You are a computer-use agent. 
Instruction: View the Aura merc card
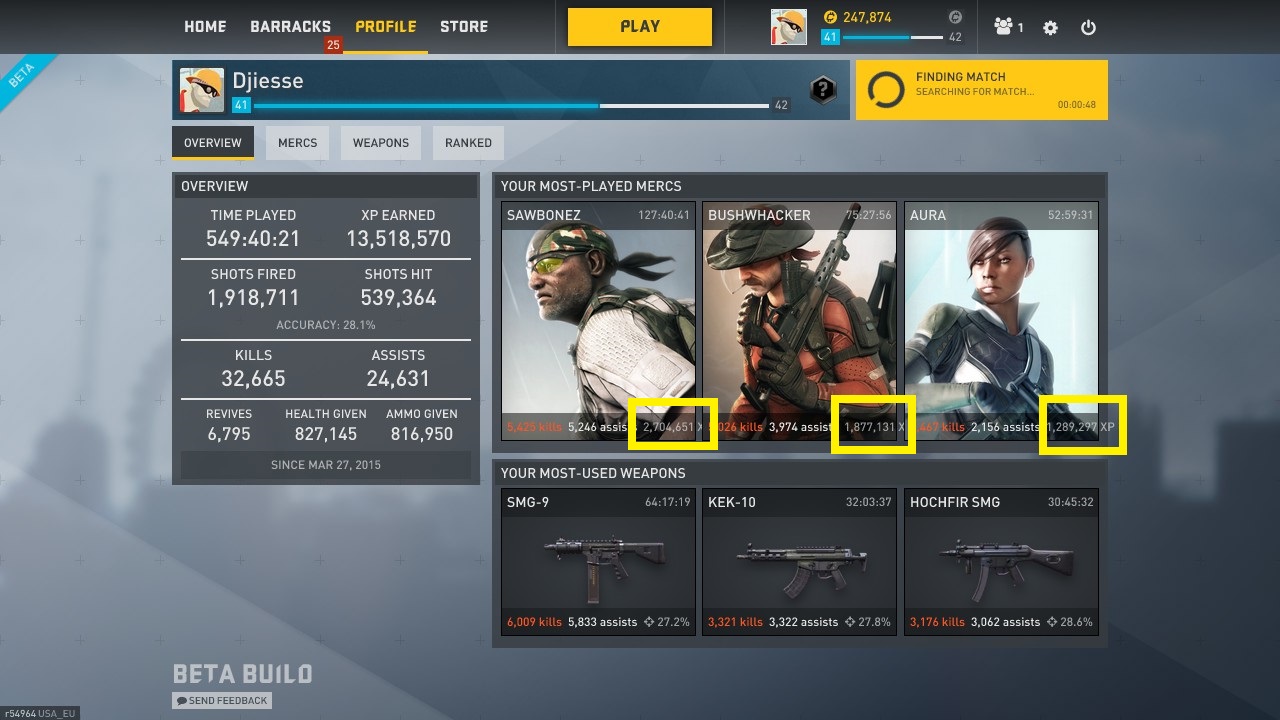click(x=1001, y=320)
